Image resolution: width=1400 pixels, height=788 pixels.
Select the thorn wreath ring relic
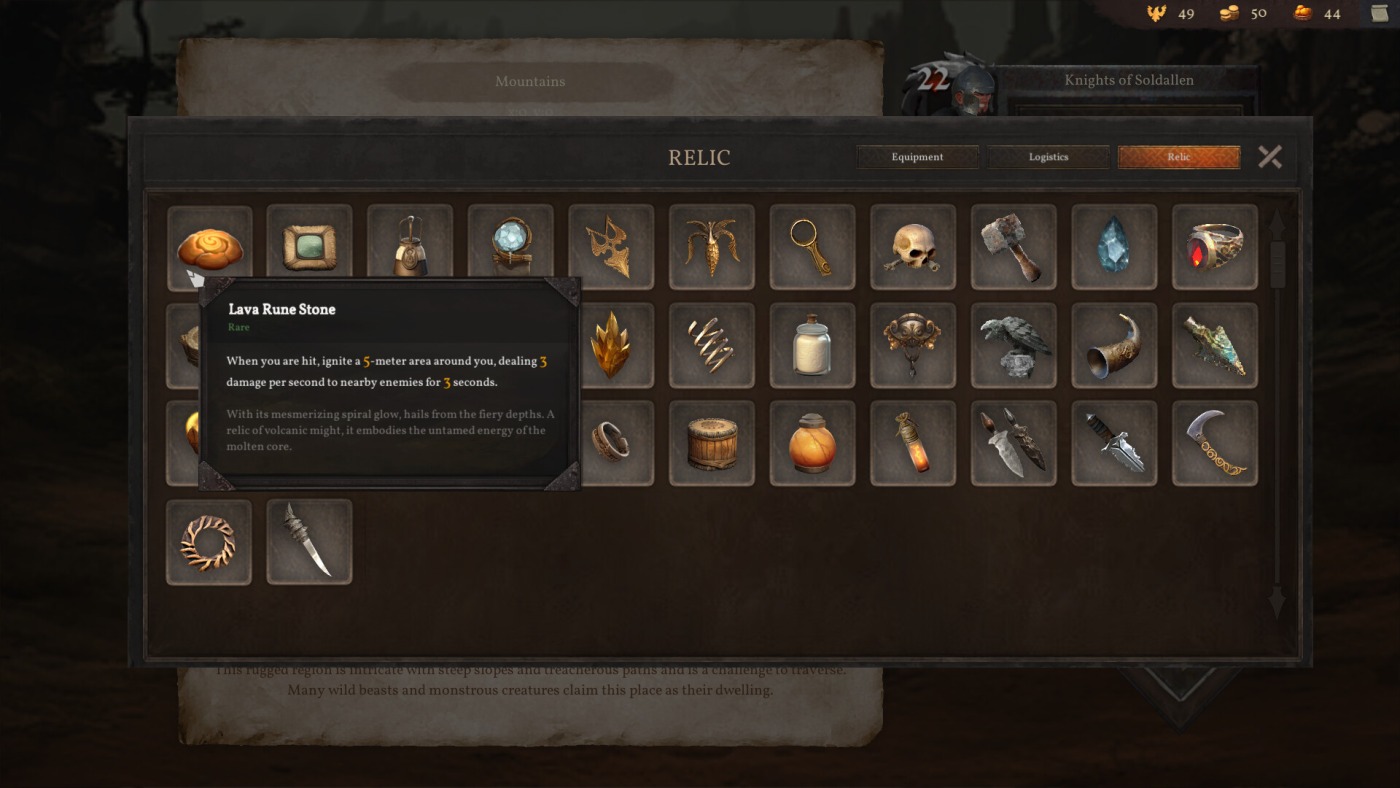click(x=209, y=542)
